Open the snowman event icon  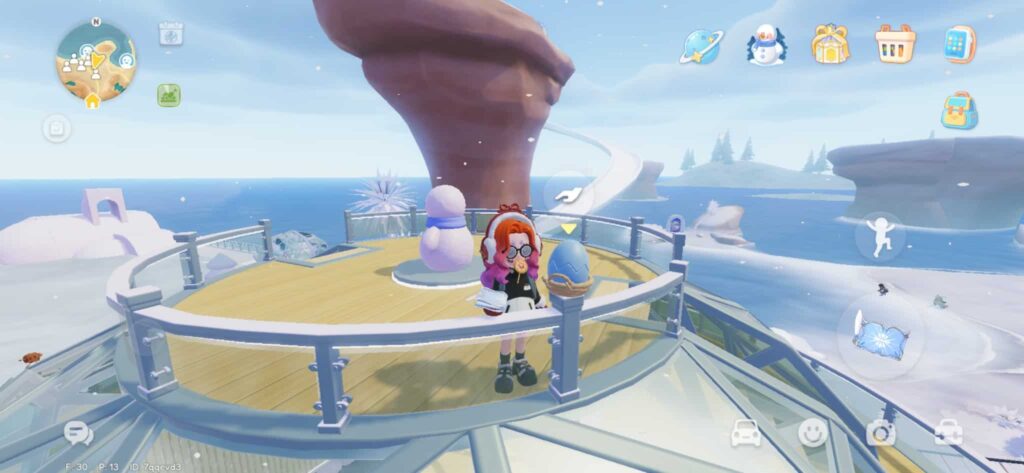(766, 45)
